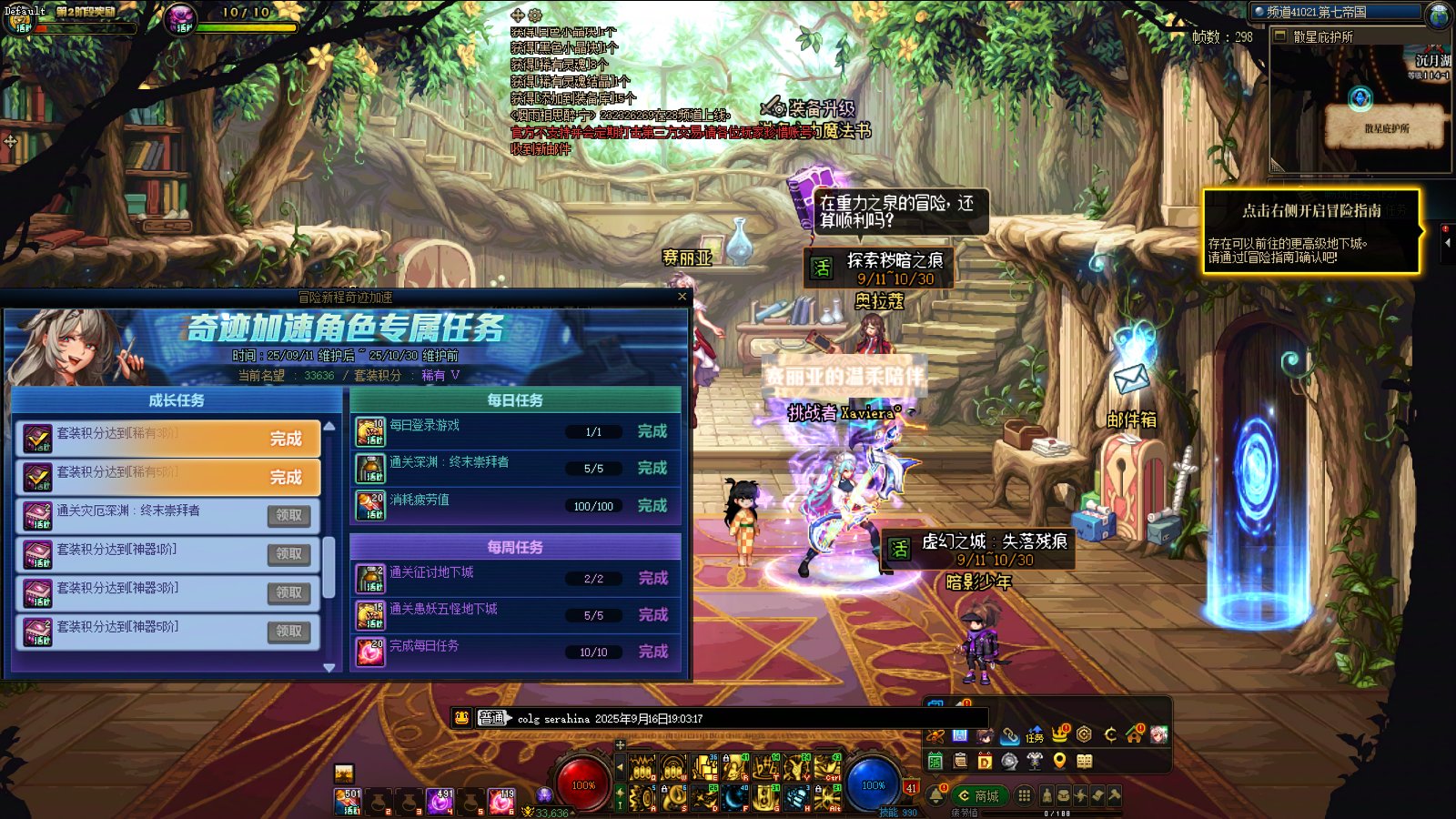Claim the 套装积分达到[神器3阶] reward
Screen dimensions: 1456x819
click(x=289, y=592)
